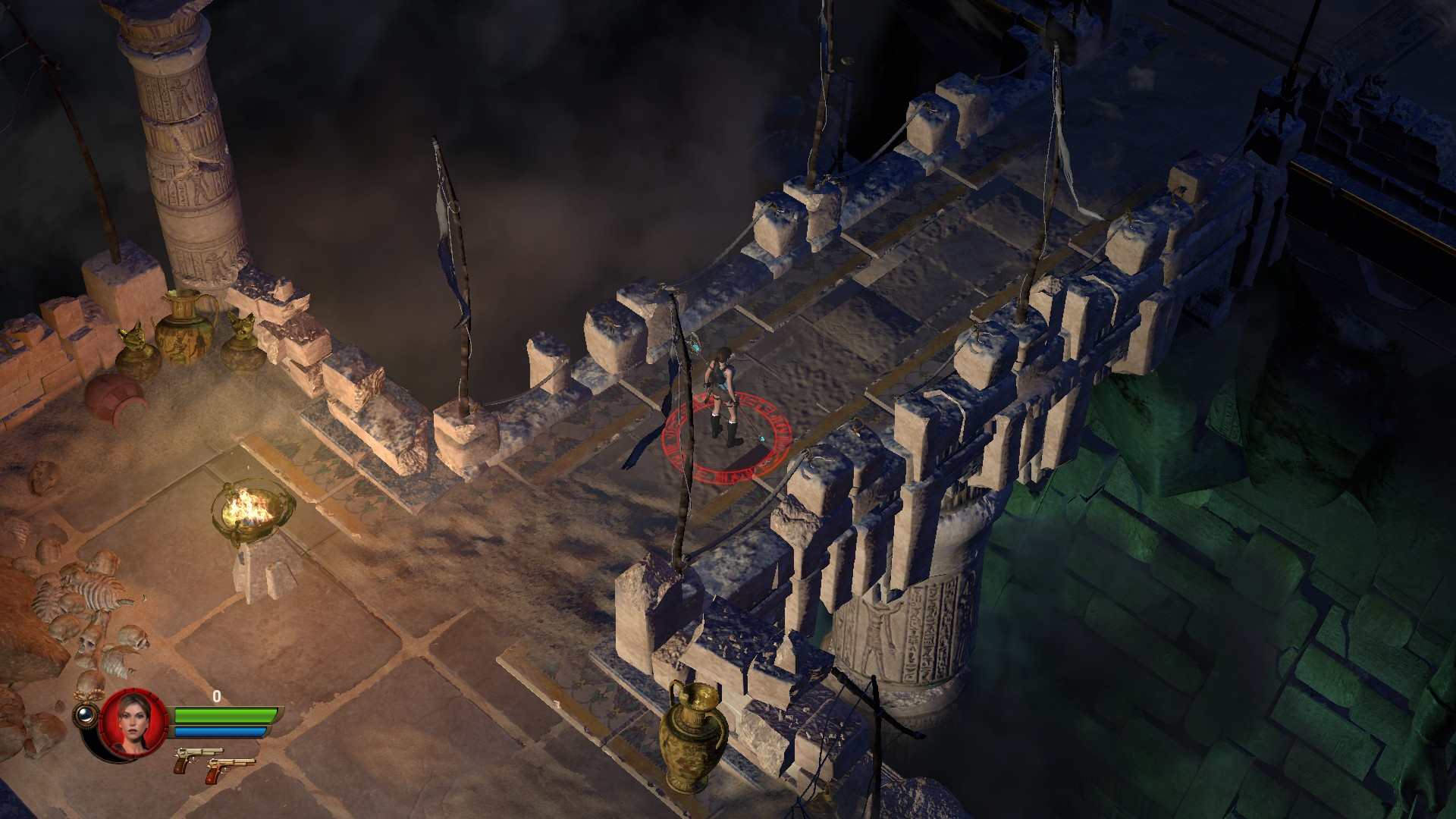Select the dual pistols weapon icon

pos(214,761)
